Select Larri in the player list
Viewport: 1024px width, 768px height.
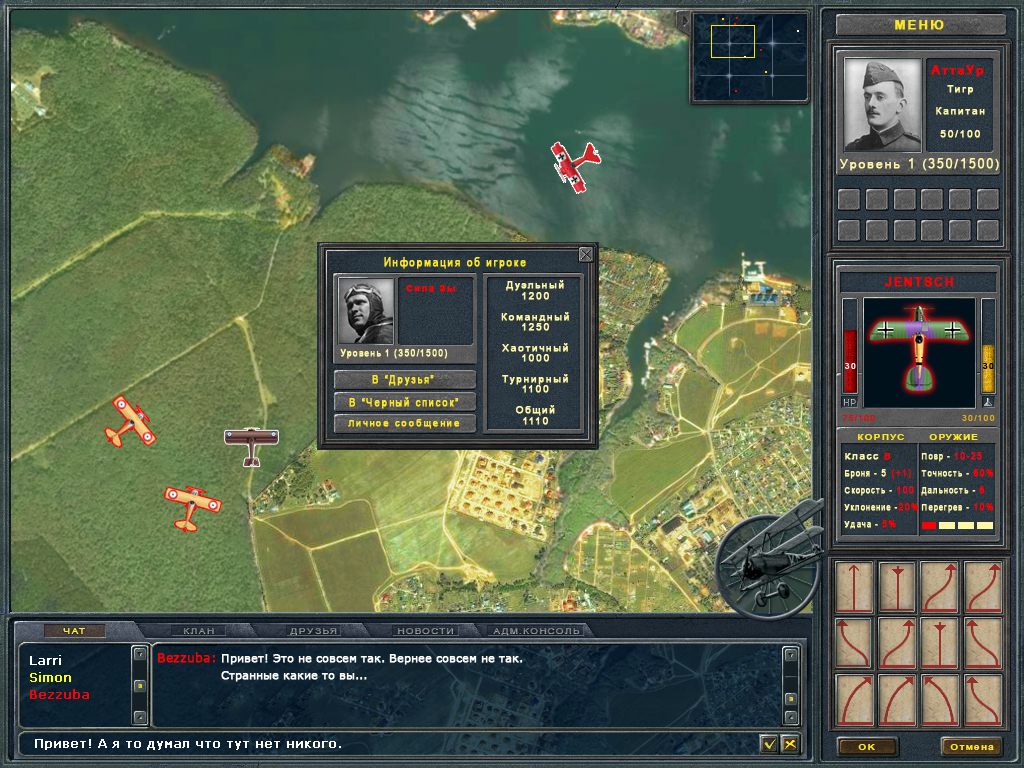point(45,661)
